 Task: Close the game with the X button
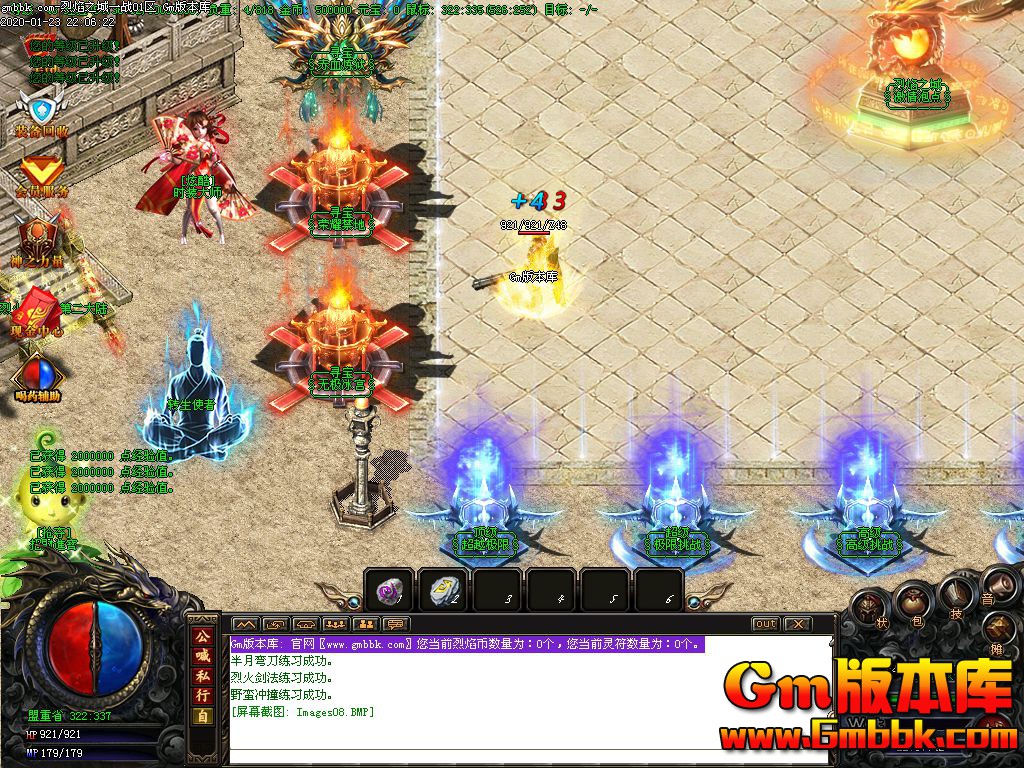[x=797, y=624]
